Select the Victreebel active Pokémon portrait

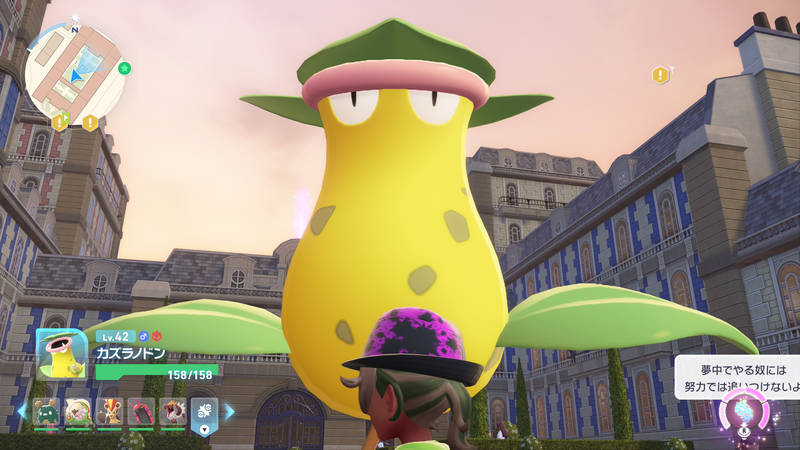[x=62, y=353]
